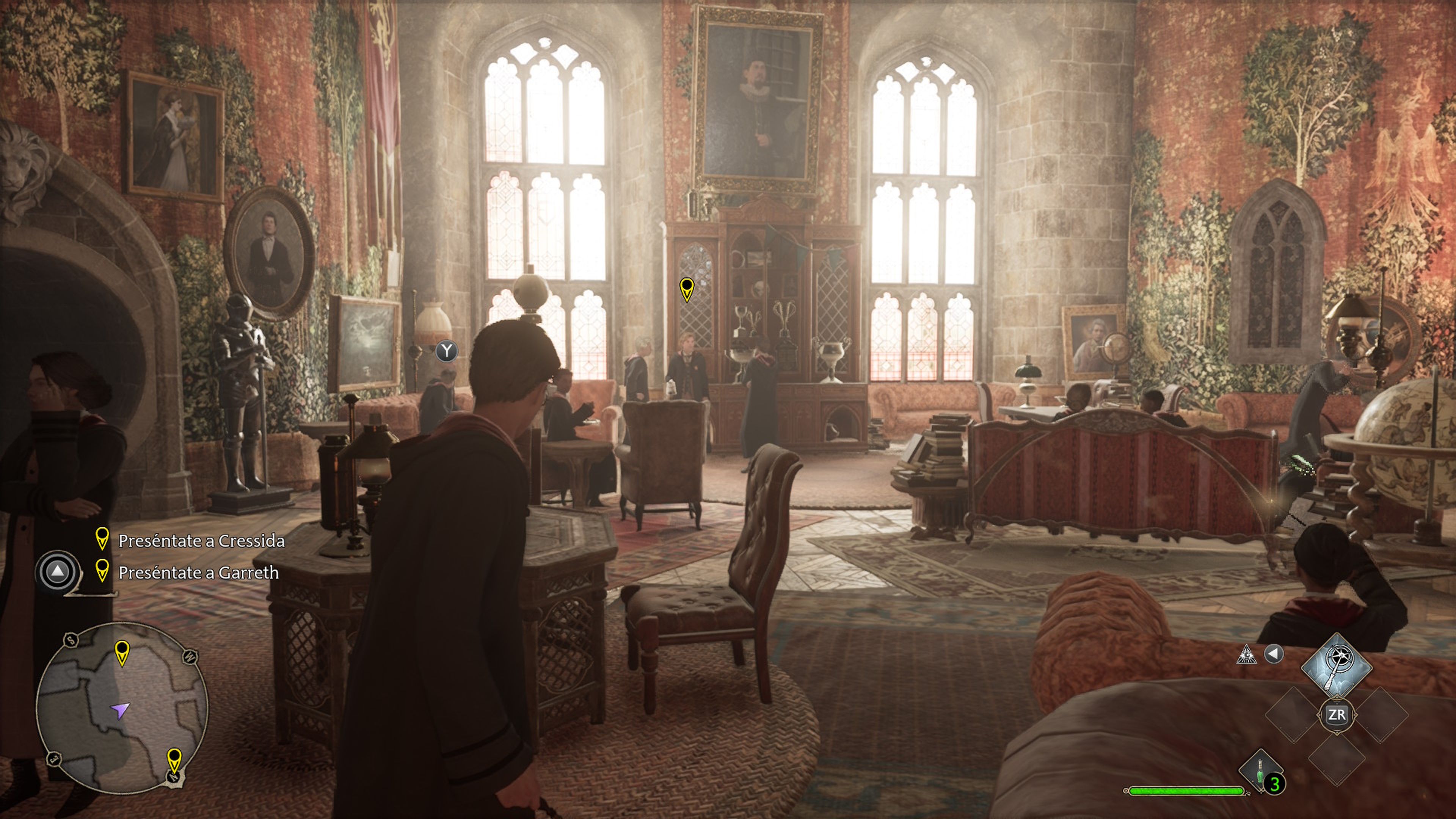Viewport: 1456px width, 819px height.
Task: Click the pin icon beside Preséntate a Cressida
Action: coord(102,539)
